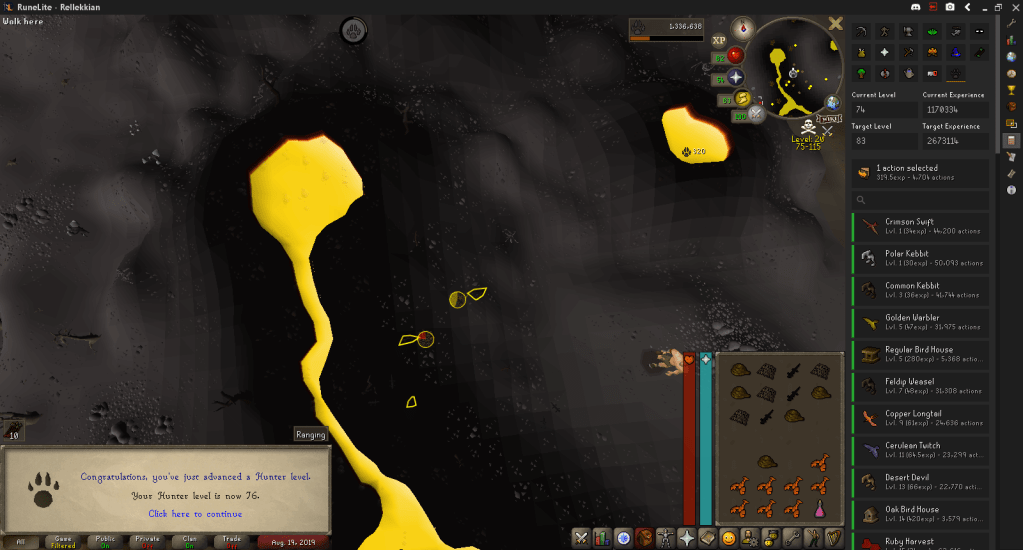Click the compass to face north
Viewport: 1023px width, 550px height.
pyautogui.click(x=741, y=27)
